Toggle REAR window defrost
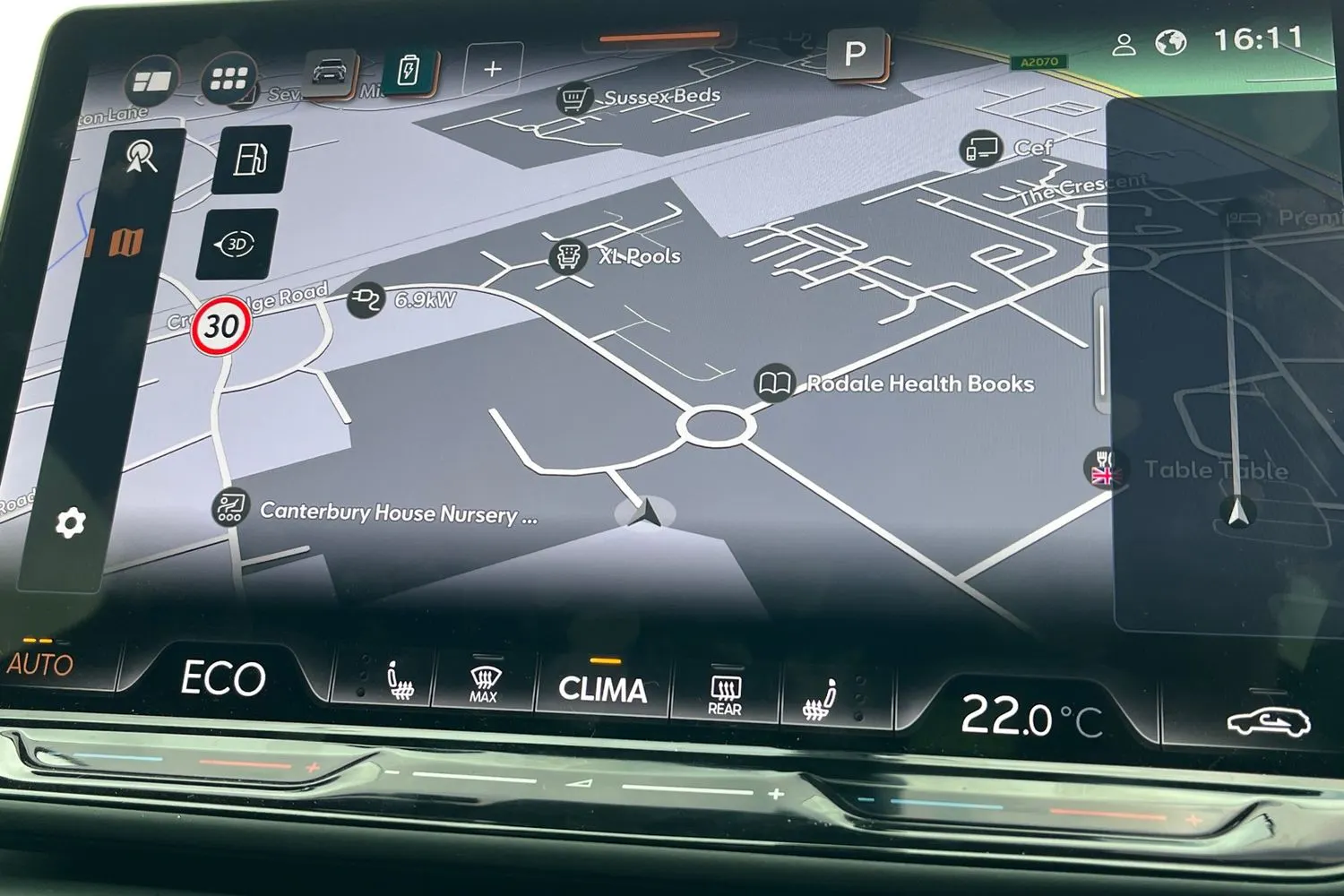Screen dimensions: 1344x896 pos(724,694)
